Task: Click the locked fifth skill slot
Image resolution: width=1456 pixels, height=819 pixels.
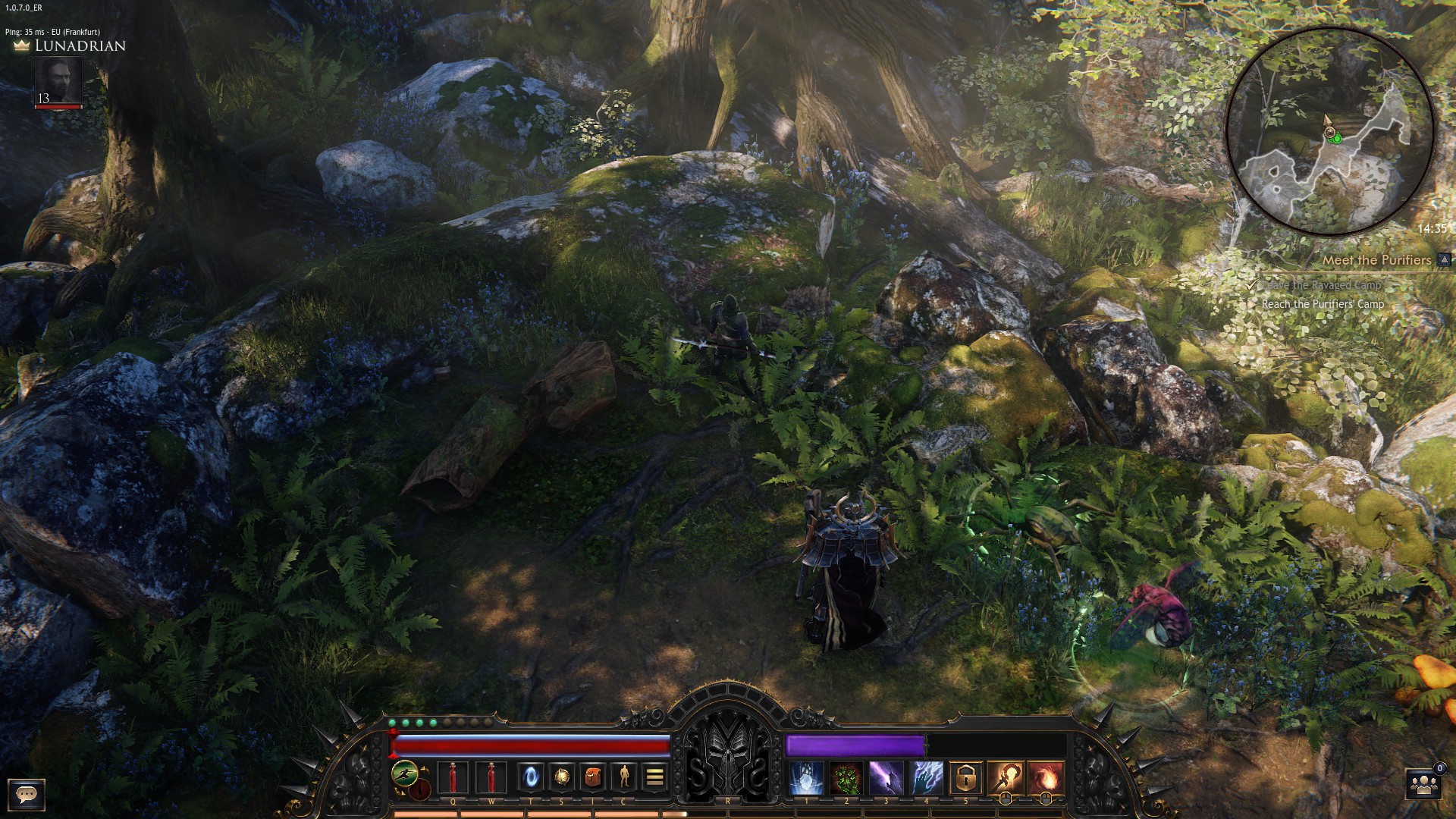Action: click(x=966, y=779)
